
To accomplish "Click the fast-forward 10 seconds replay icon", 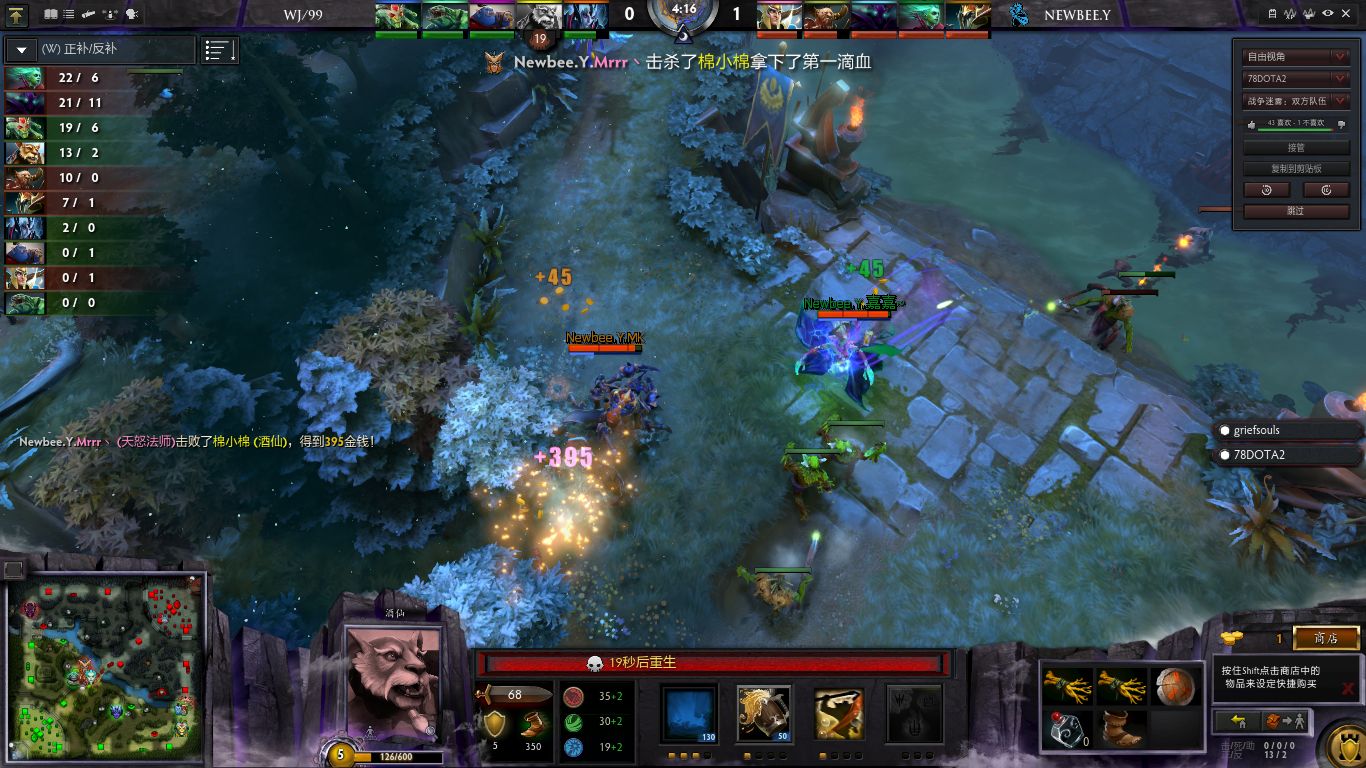I will (1326, 190).
